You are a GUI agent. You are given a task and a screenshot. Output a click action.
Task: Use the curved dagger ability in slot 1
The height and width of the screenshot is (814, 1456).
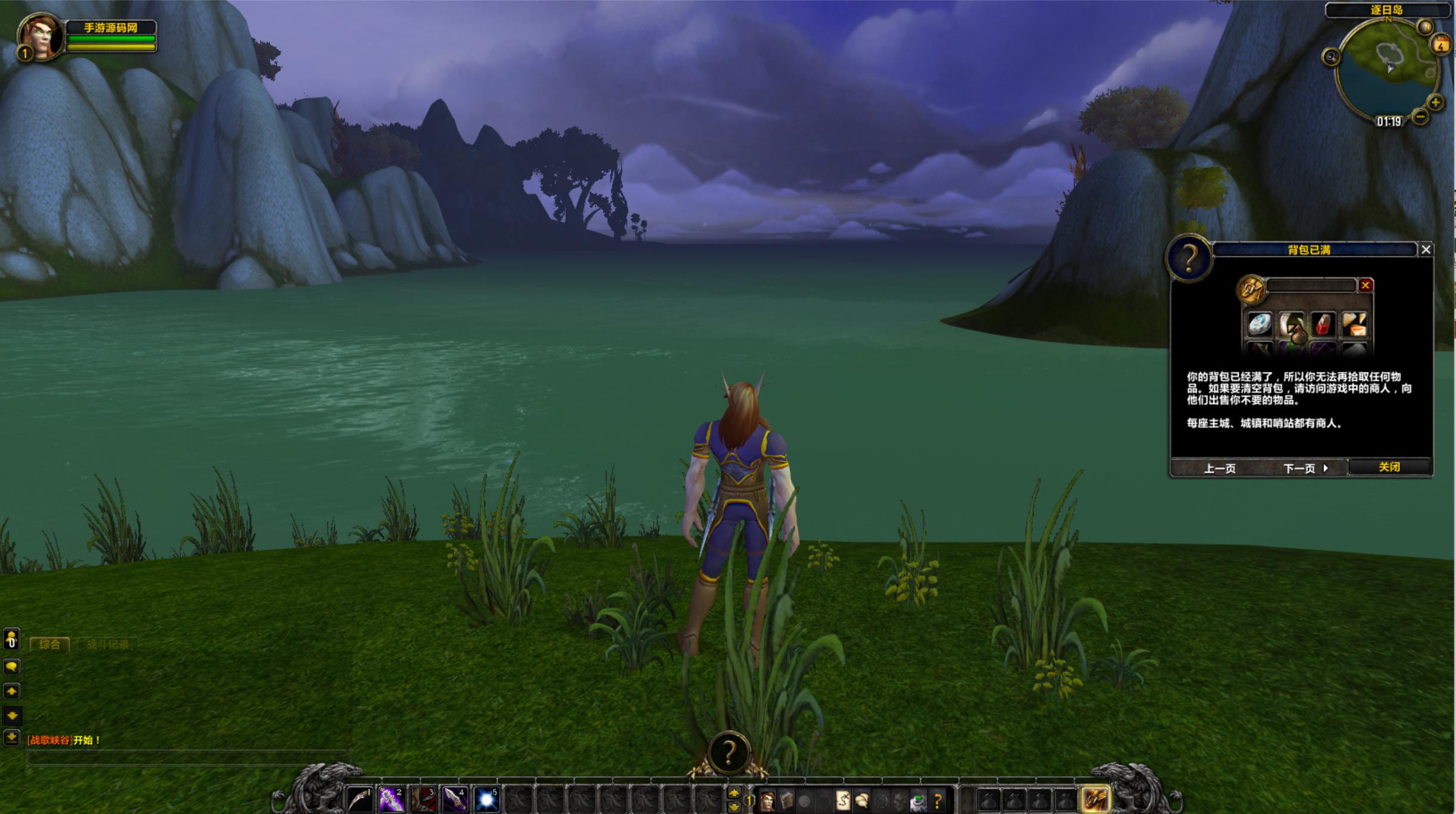360,799
